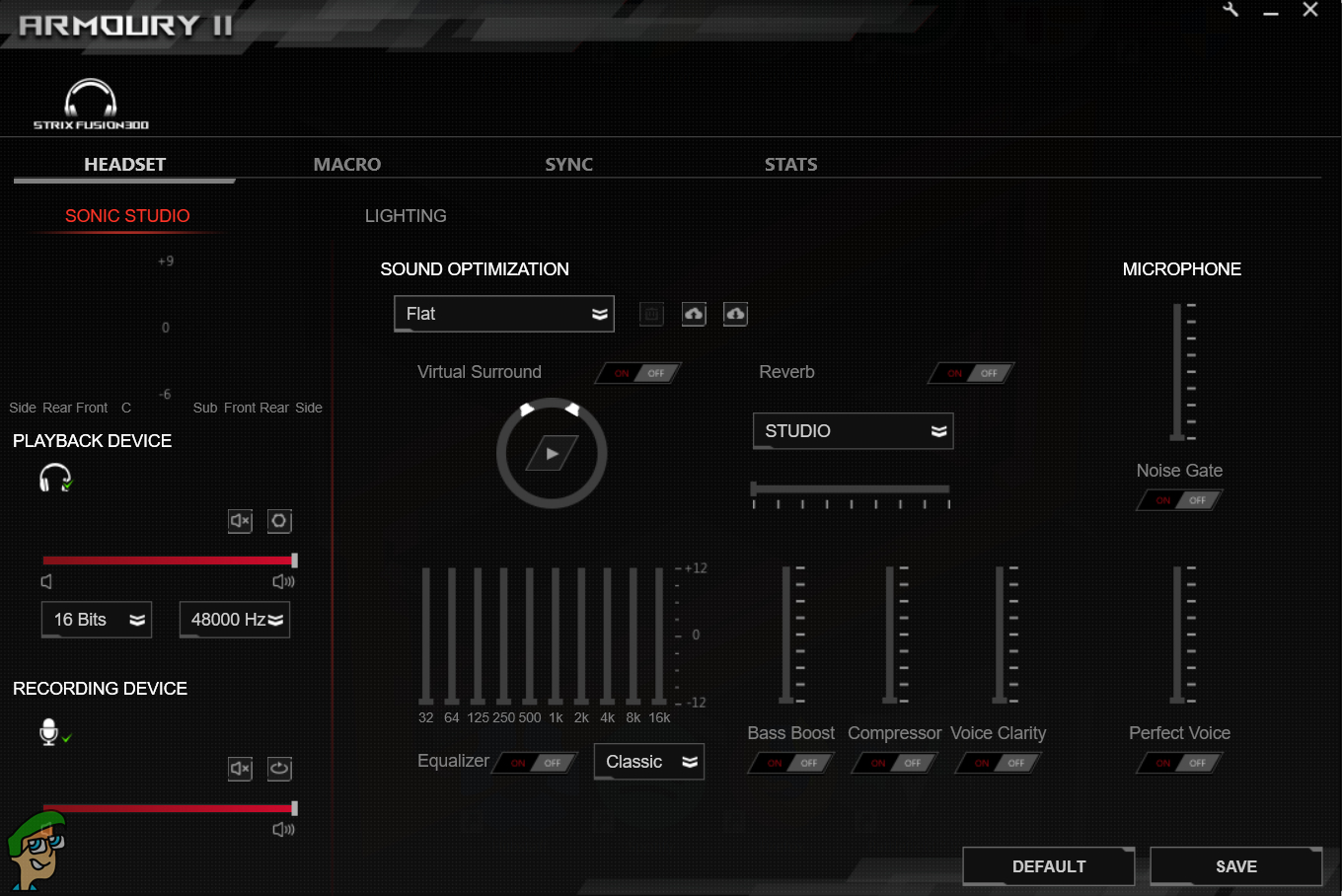Open the SYNC tab

pos(568,165)
